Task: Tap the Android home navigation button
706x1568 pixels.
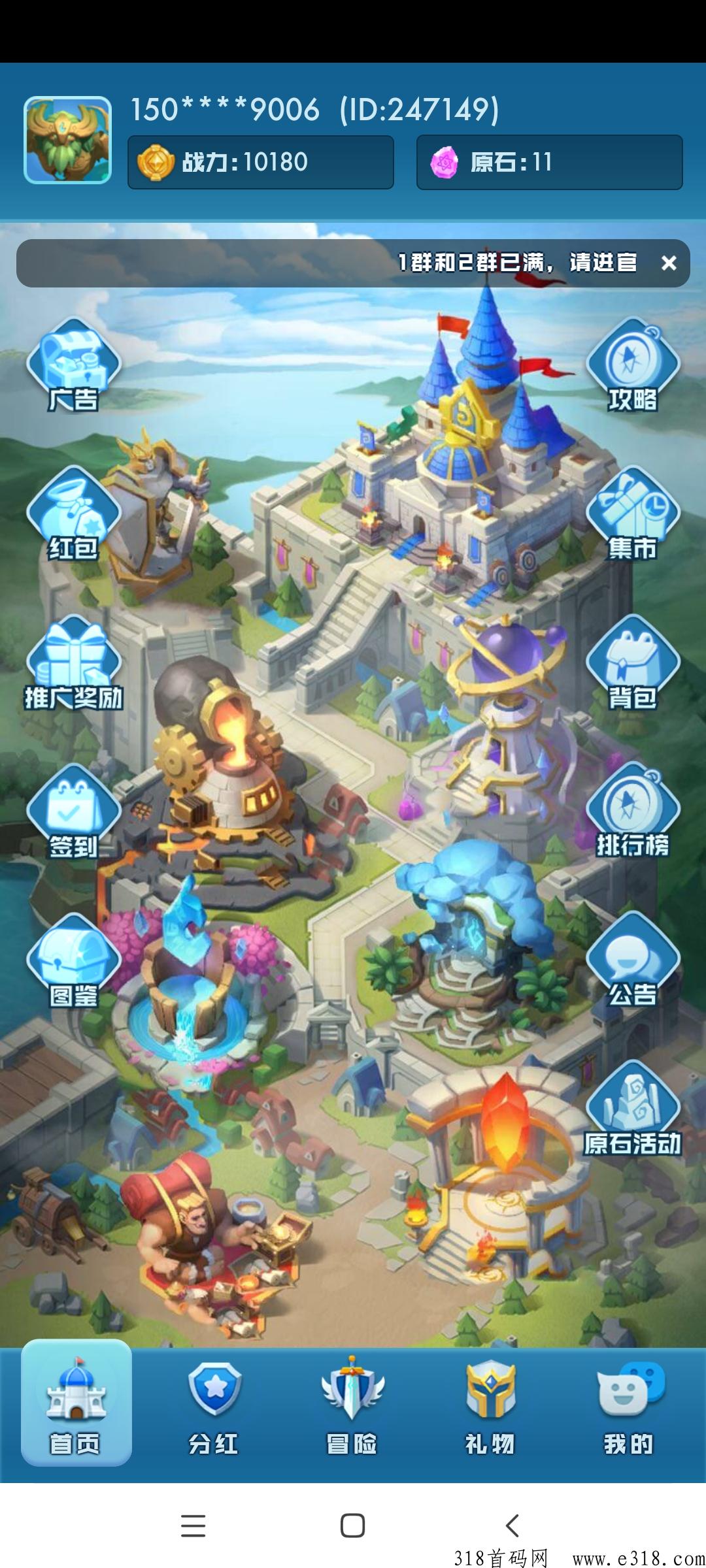Action: 352,1526
